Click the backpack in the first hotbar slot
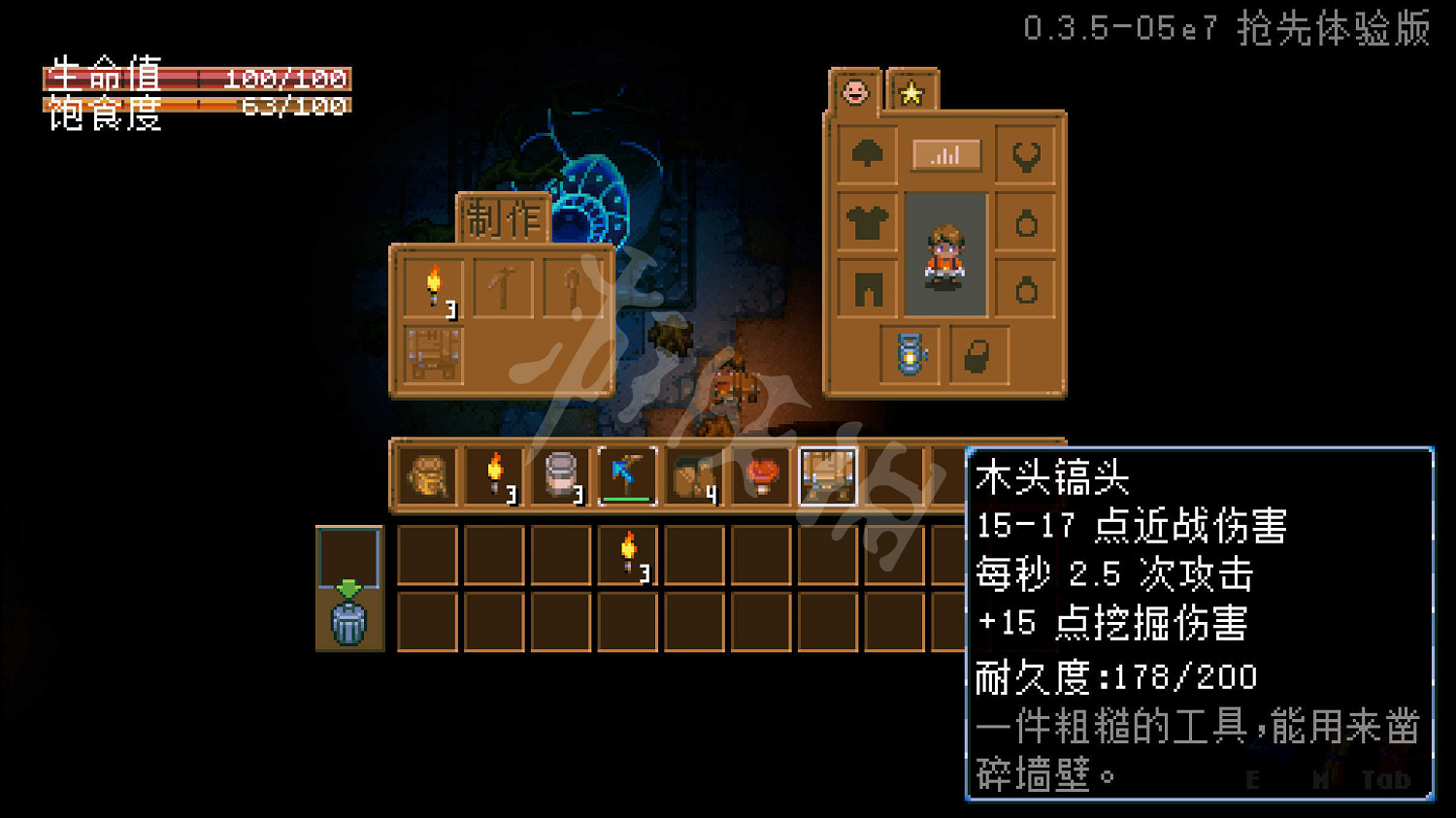The image size is (1456, 818). coord(425,475)
